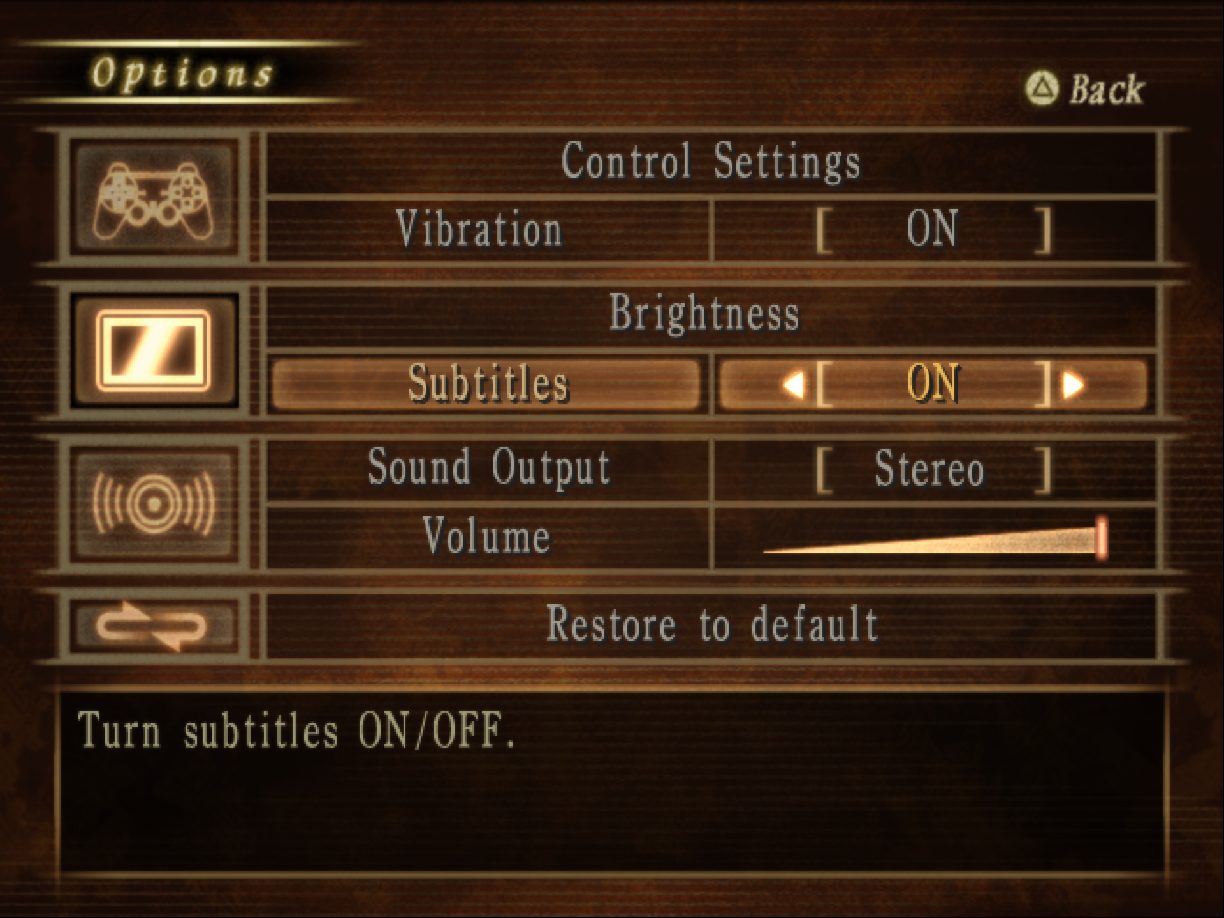
Task: Open the Control Settings entry
Action: [x=710, y=162]
